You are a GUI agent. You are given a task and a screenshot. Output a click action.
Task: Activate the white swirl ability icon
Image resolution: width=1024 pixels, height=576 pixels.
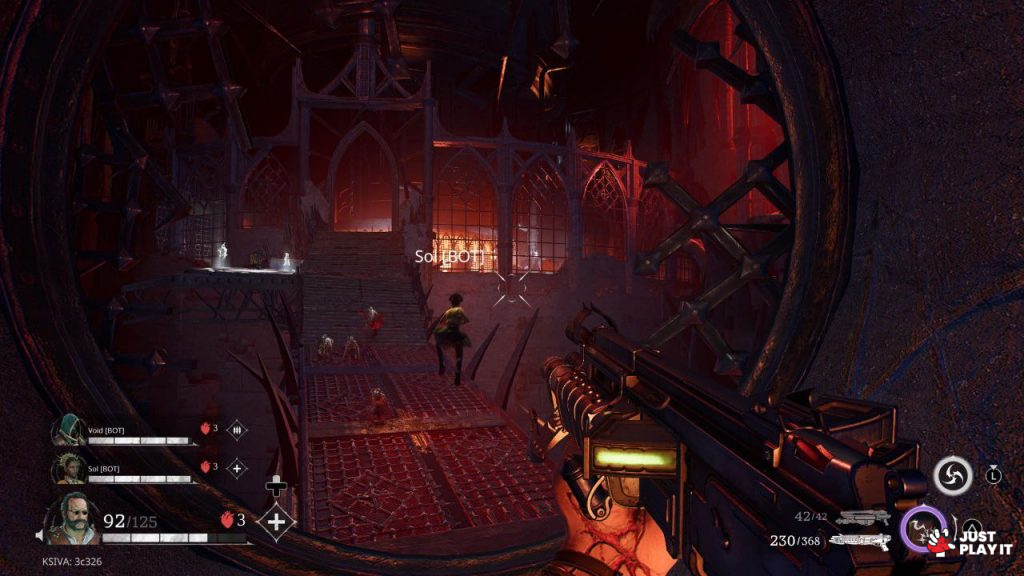point(952,475)
